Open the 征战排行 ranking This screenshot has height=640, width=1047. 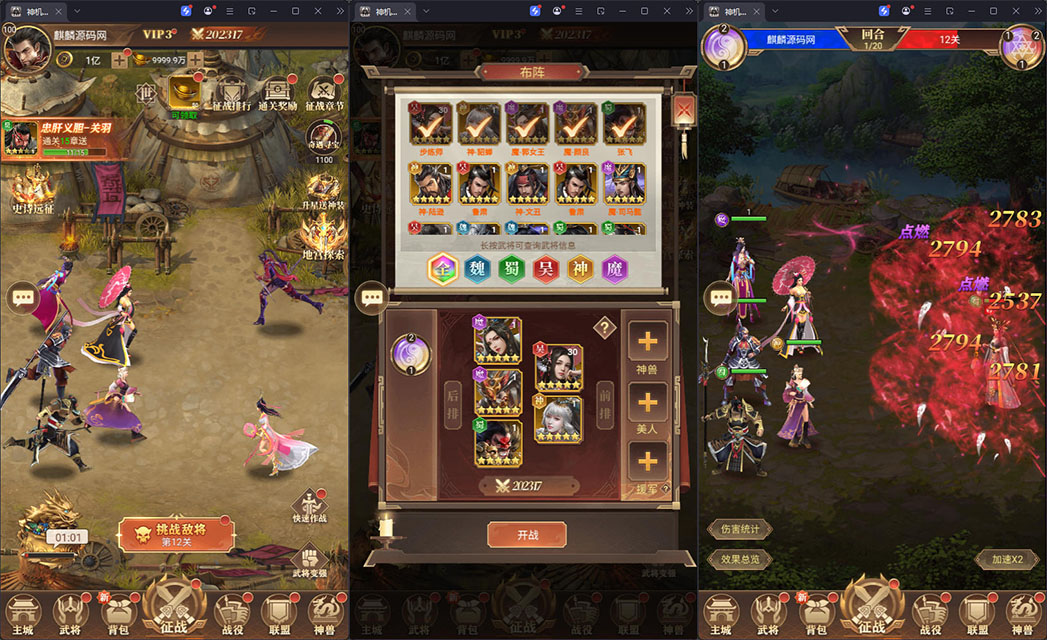[x=232, y=94]
